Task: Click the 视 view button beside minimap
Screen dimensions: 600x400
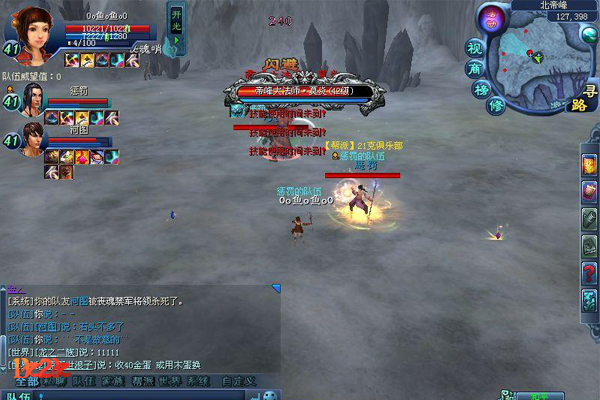Action: pos(476,47)
